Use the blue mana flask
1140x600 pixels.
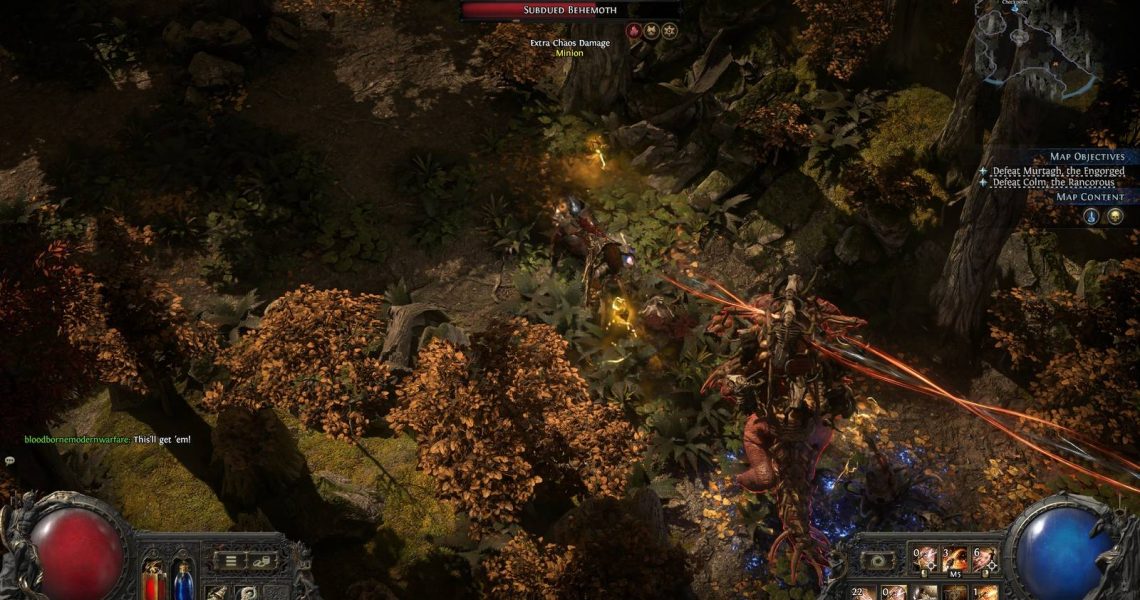tap(184, 579)
